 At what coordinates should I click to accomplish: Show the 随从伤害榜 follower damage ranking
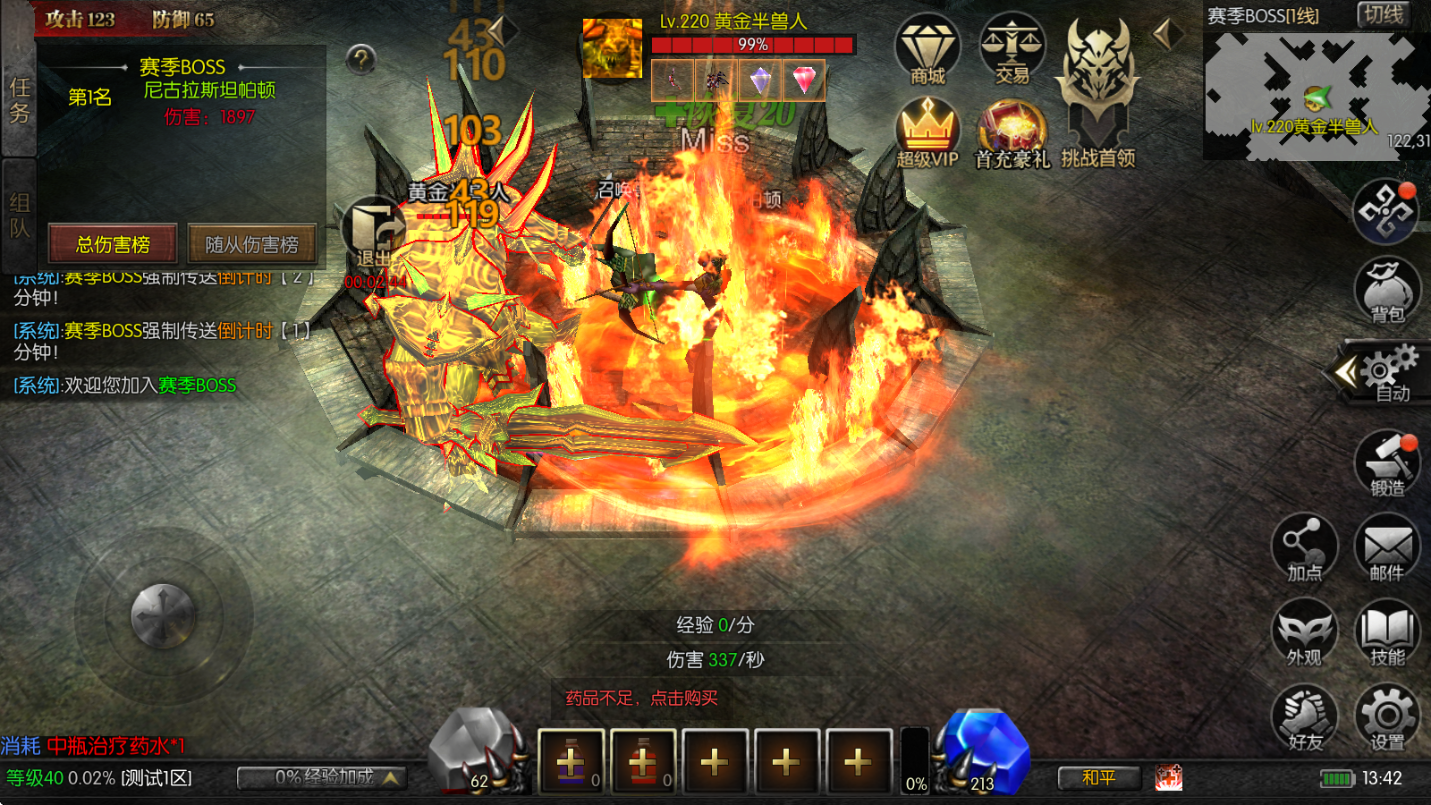click(252, 244)
